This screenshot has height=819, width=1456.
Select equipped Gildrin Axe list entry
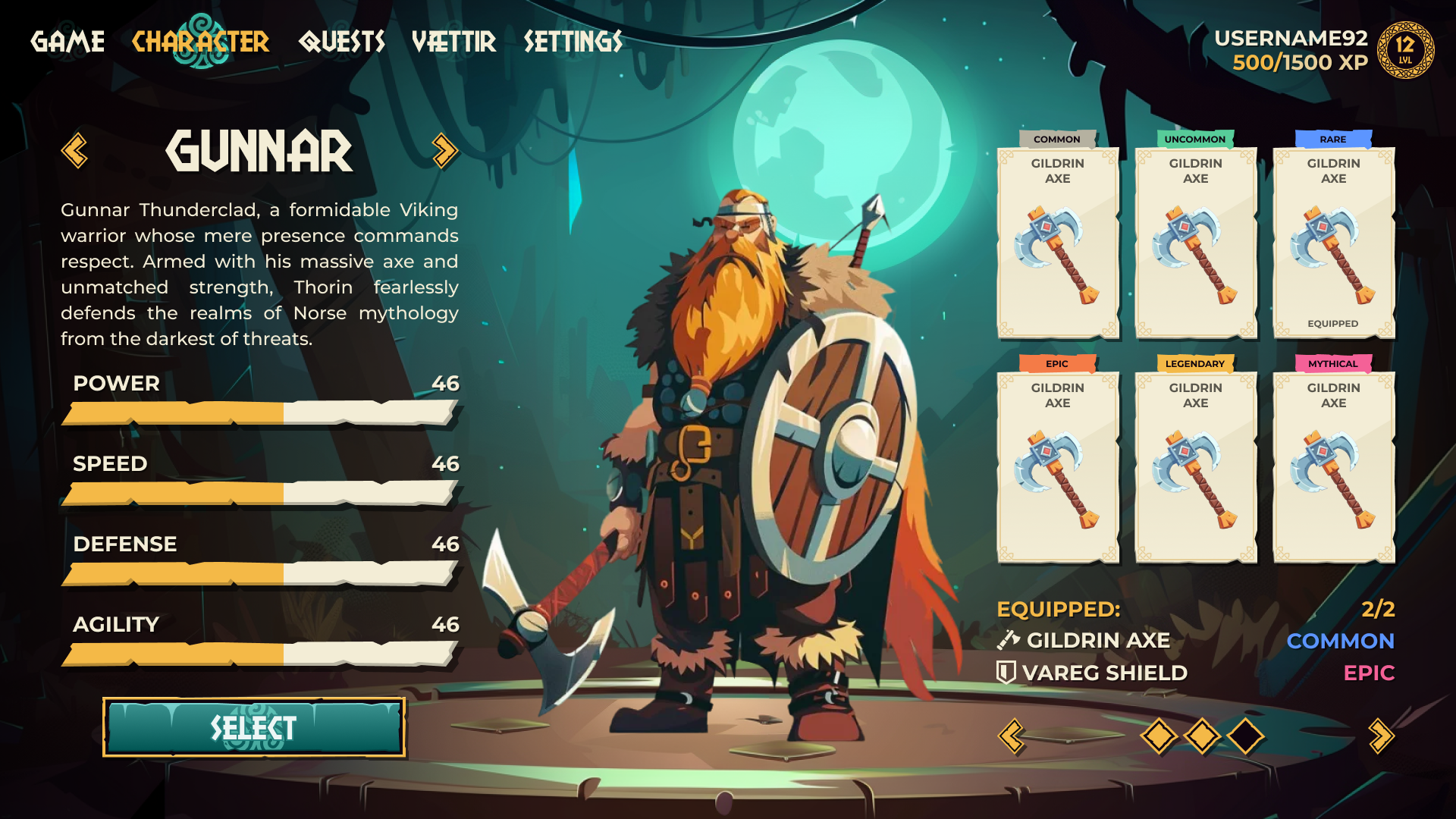pyautogui.click(x=1084, y=641)
